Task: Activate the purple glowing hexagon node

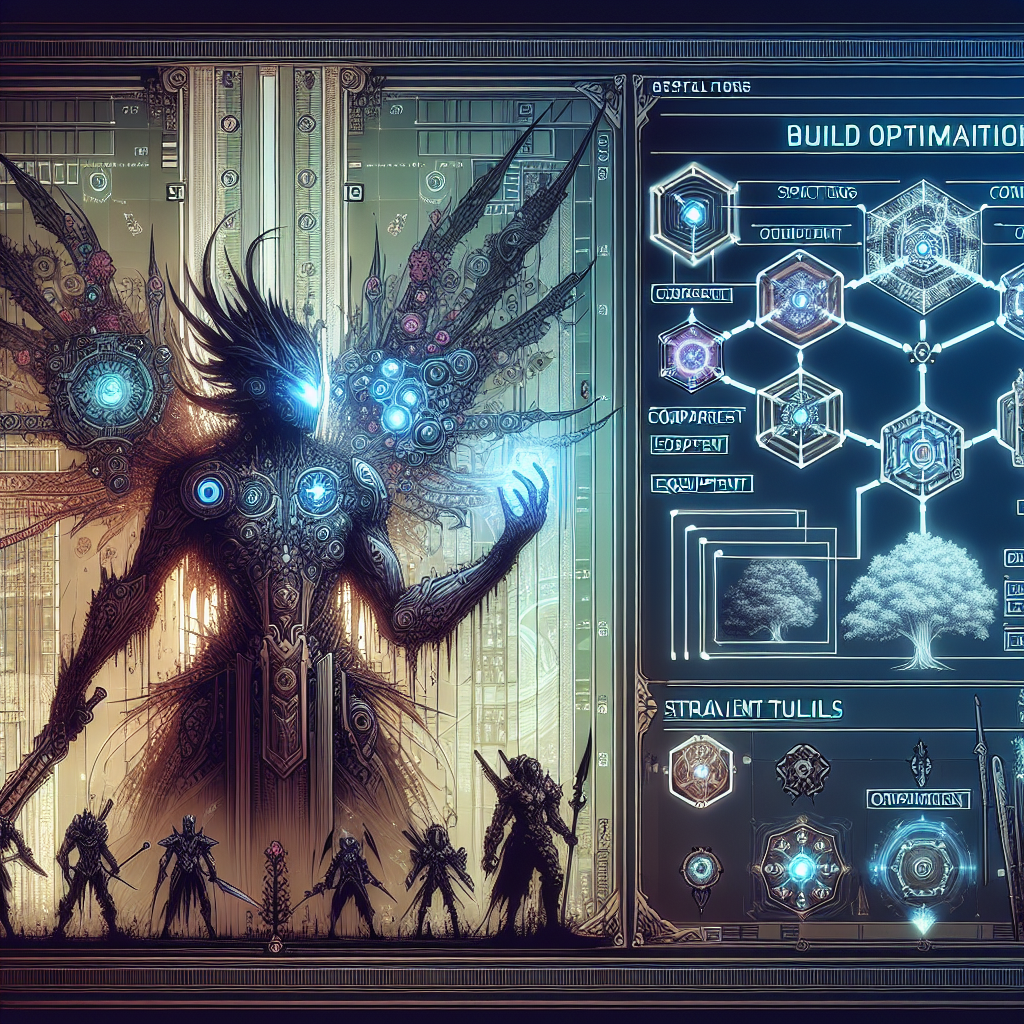Action: [x=691, y=354]
